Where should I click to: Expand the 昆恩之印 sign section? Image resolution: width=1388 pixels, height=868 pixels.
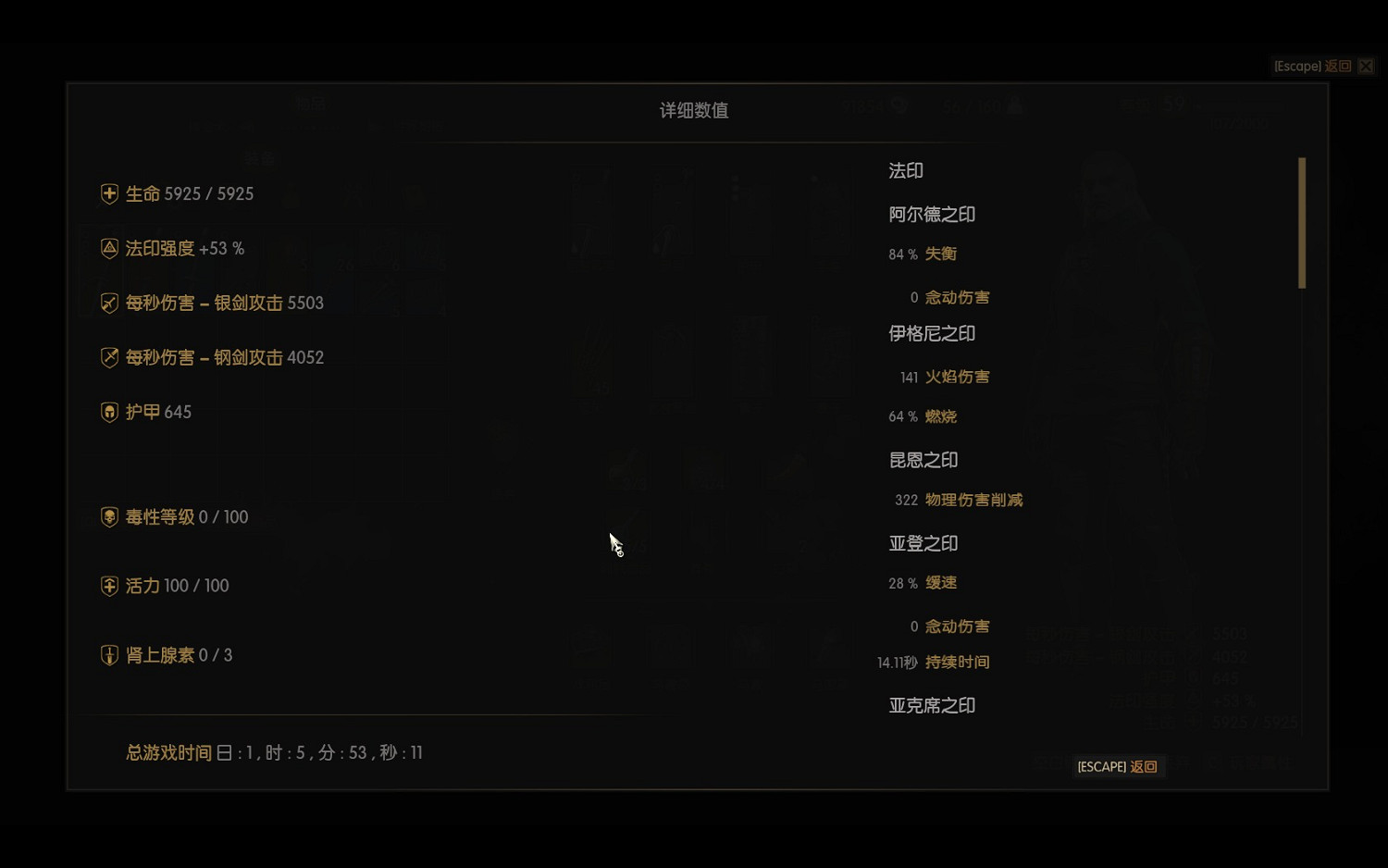click(922, 460)
